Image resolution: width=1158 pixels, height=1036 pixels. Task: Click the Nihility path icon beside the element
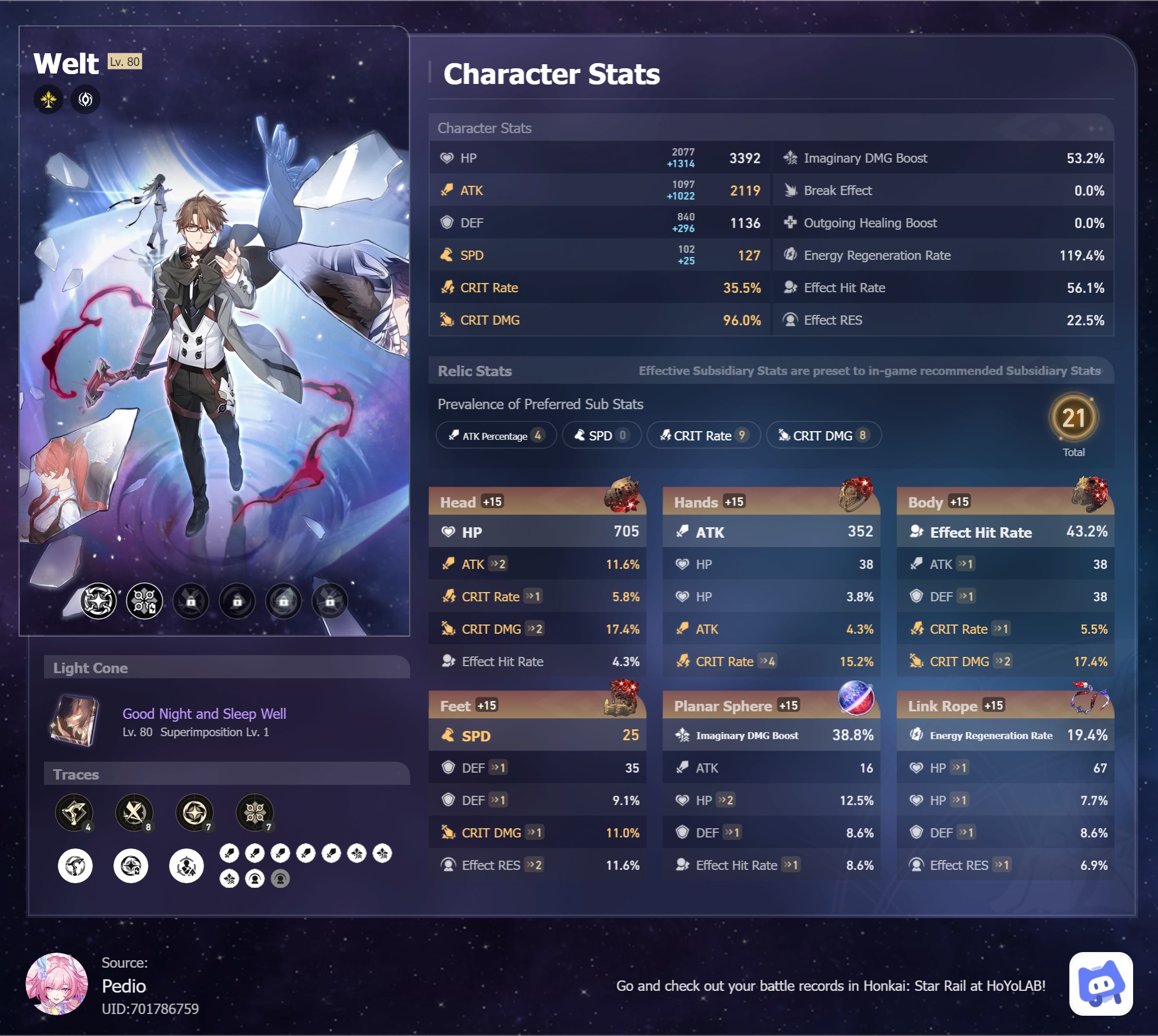86,100
